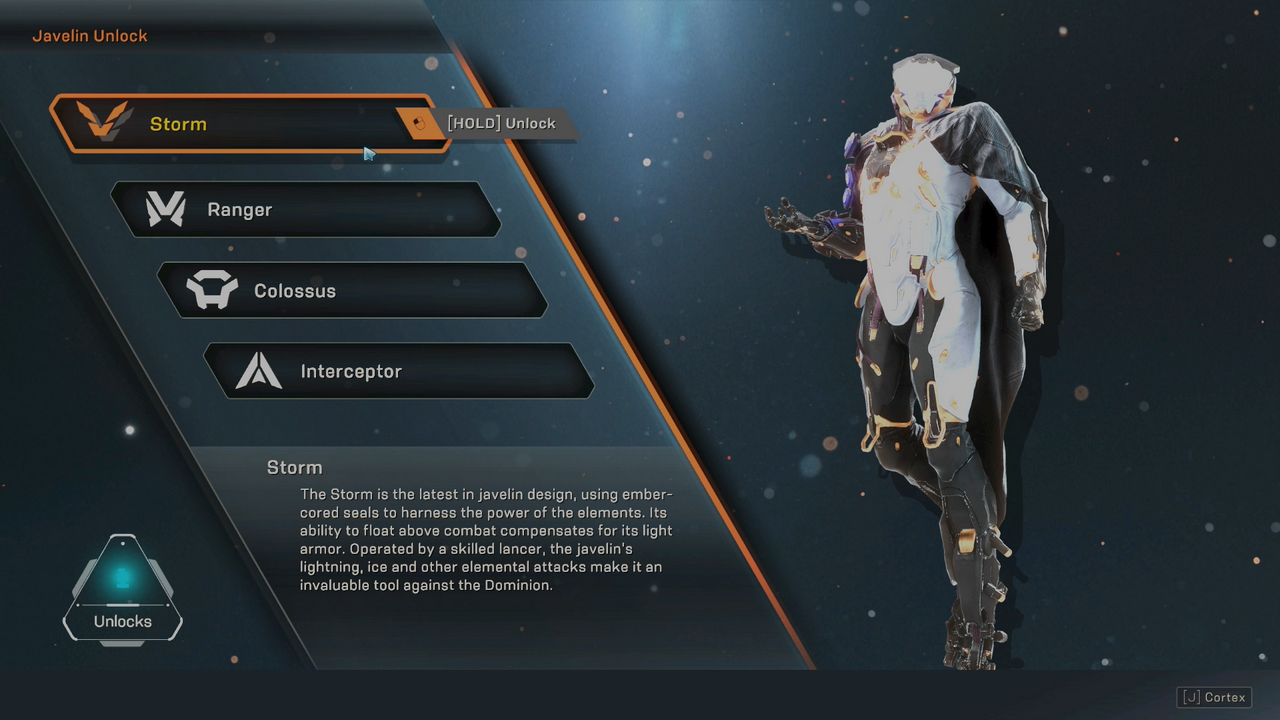
Task: Select the Colossus helmet icon
Action: coord(214,290)
